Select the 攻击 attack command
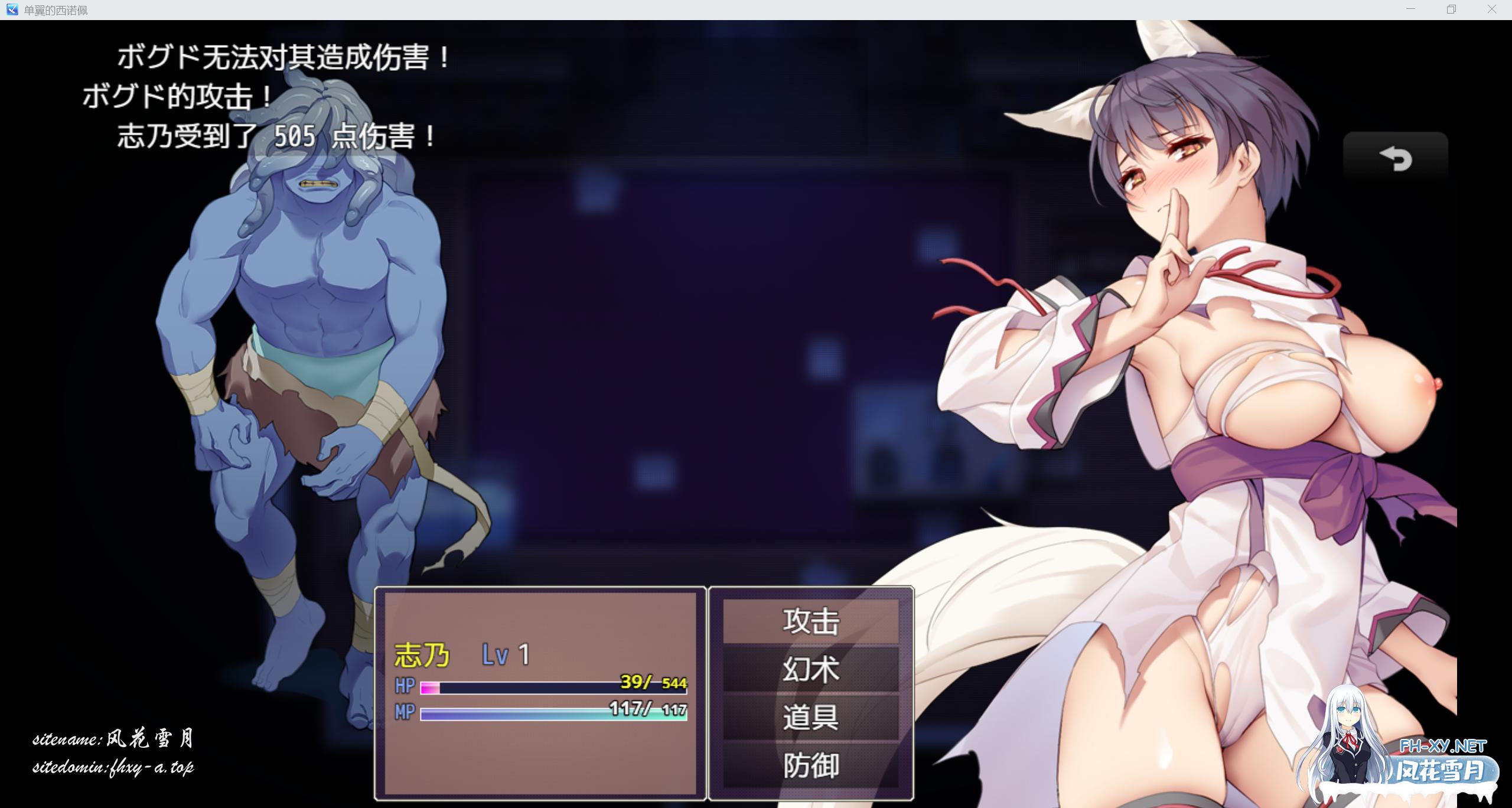This screenshot has height=808, width=1512. click(810, 620)
